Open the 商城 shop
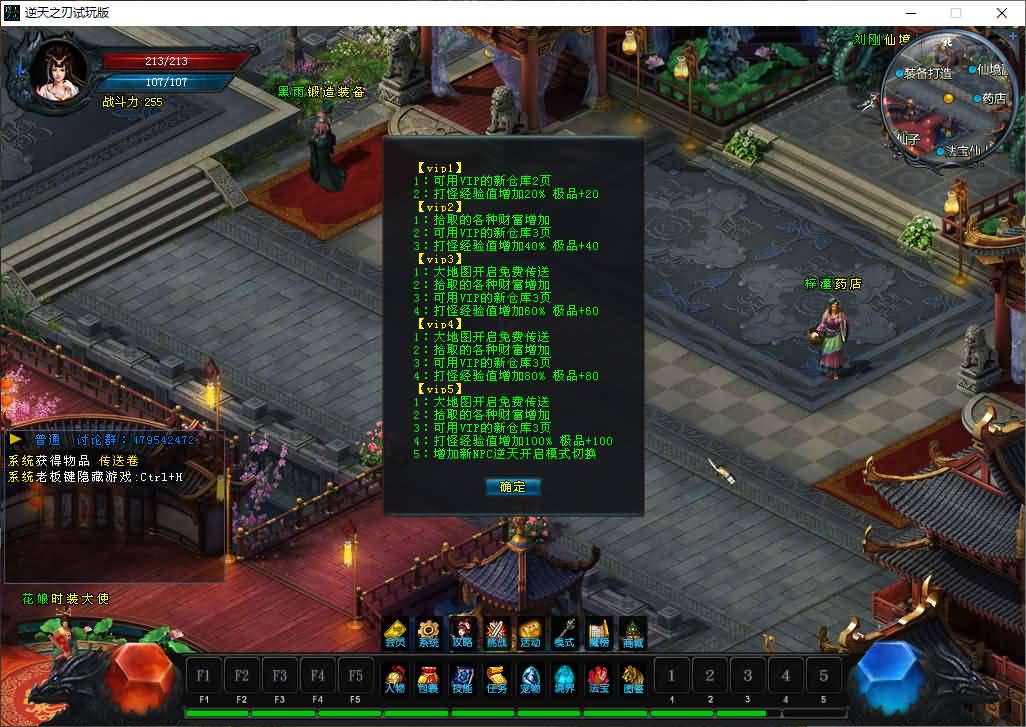Image resolution: width=1026 pixels, height=727 pixels. [632, 634]
